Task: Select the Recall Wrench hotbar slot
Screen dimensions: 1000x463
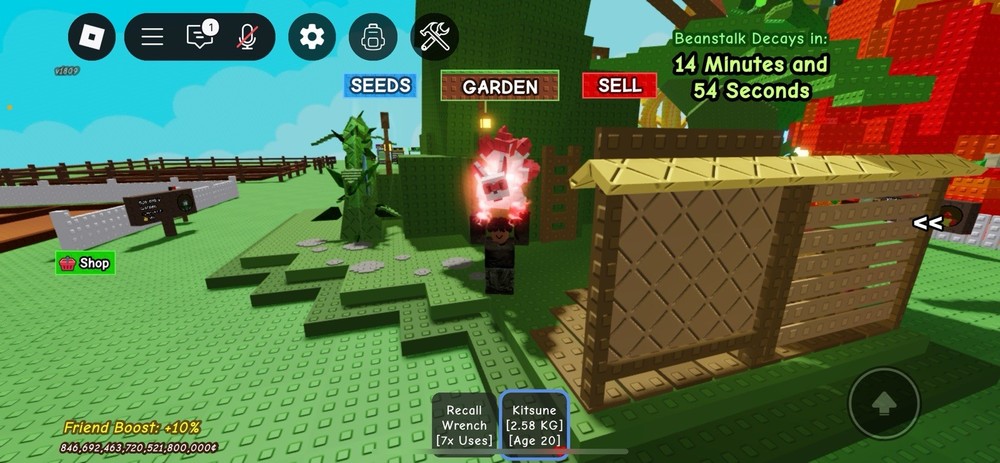Action: pos(464,424)
